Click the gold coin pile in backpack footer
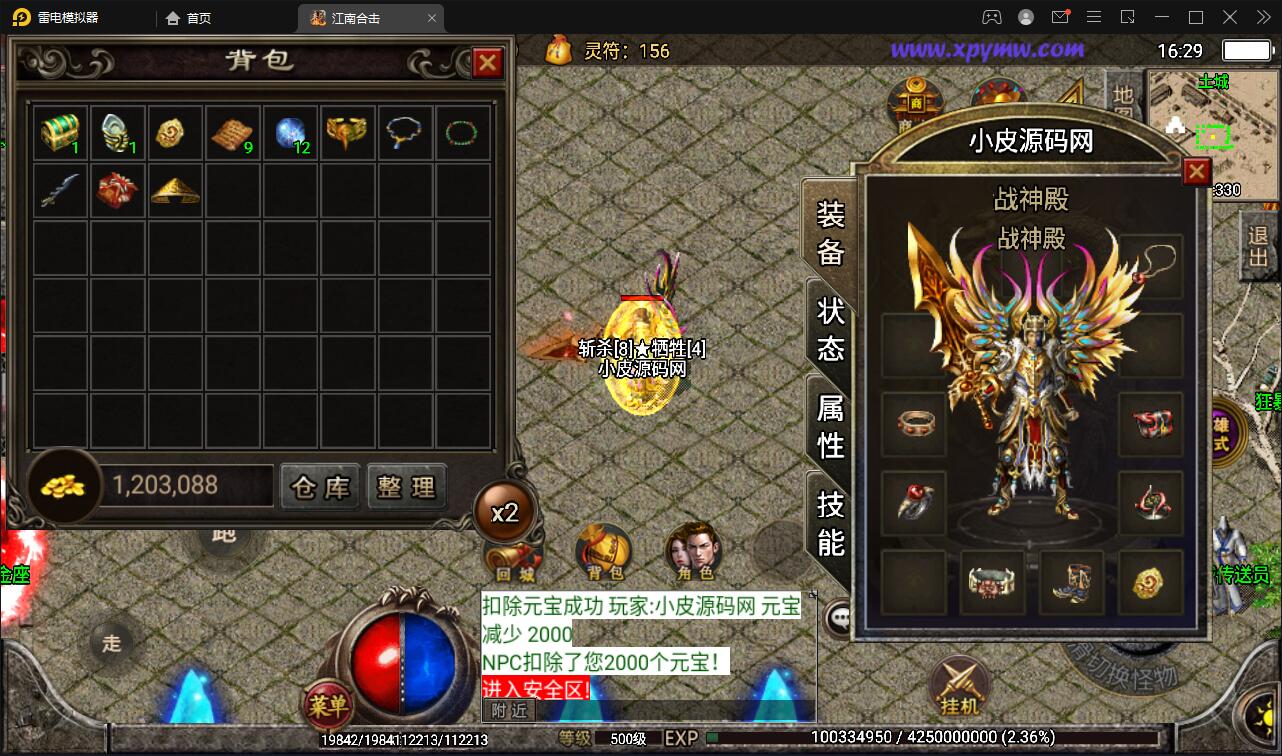 coord(62,484)
